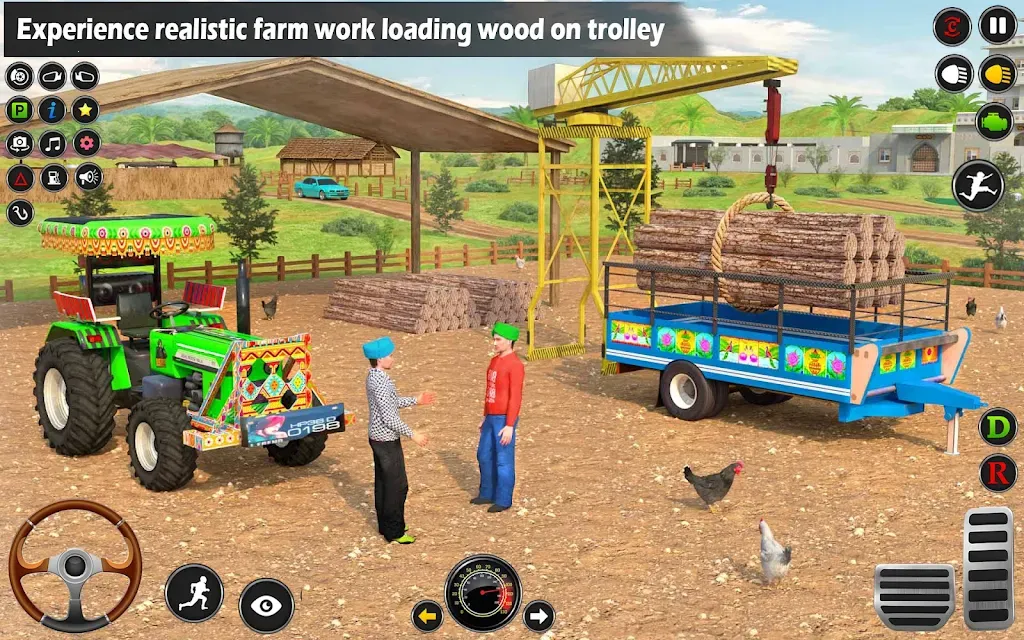The image size is (1024, 640).
Task: Start the engine with the green icon
Action: point(997,120)
